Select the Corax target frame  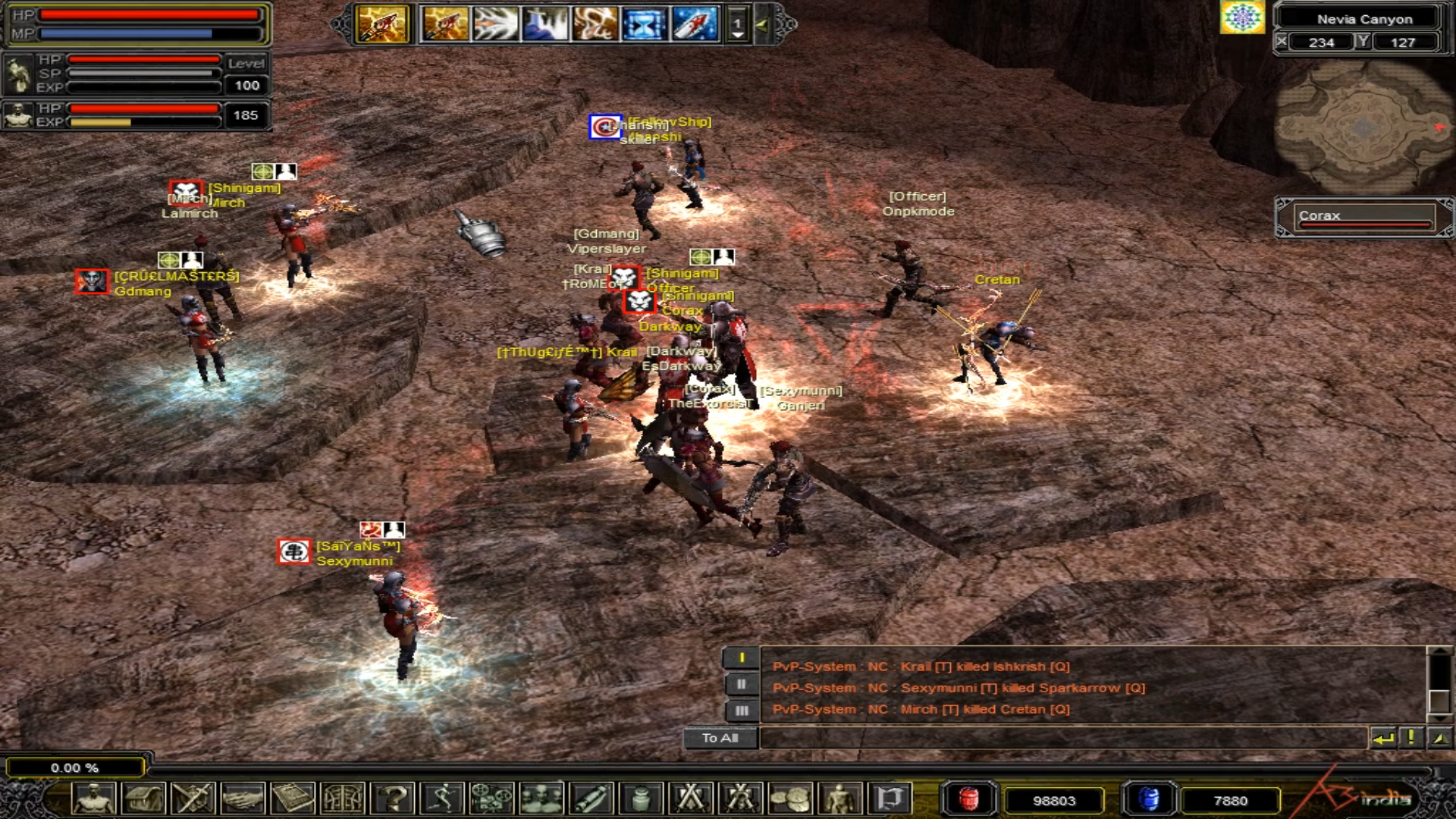coord(1363,217)
